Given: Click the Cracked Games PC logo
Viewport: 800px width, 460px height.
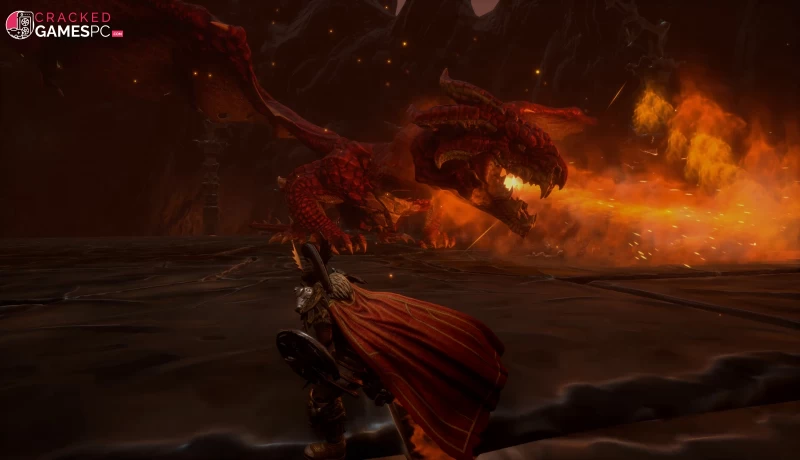Looking at the screenshot, I should [x=62, y=25].
